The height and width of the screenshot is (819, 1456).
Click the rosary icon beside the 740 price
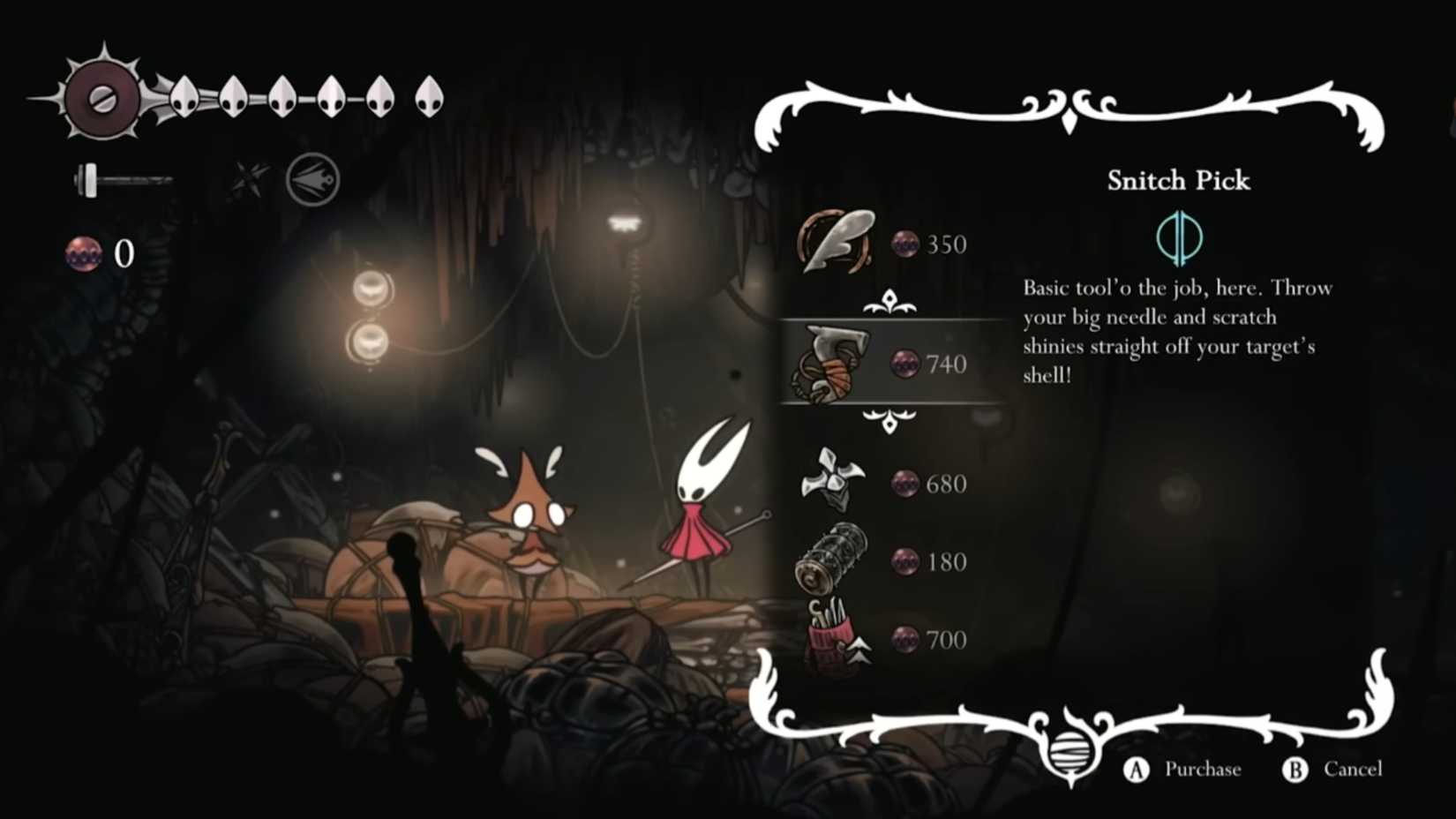click(904, 364)
